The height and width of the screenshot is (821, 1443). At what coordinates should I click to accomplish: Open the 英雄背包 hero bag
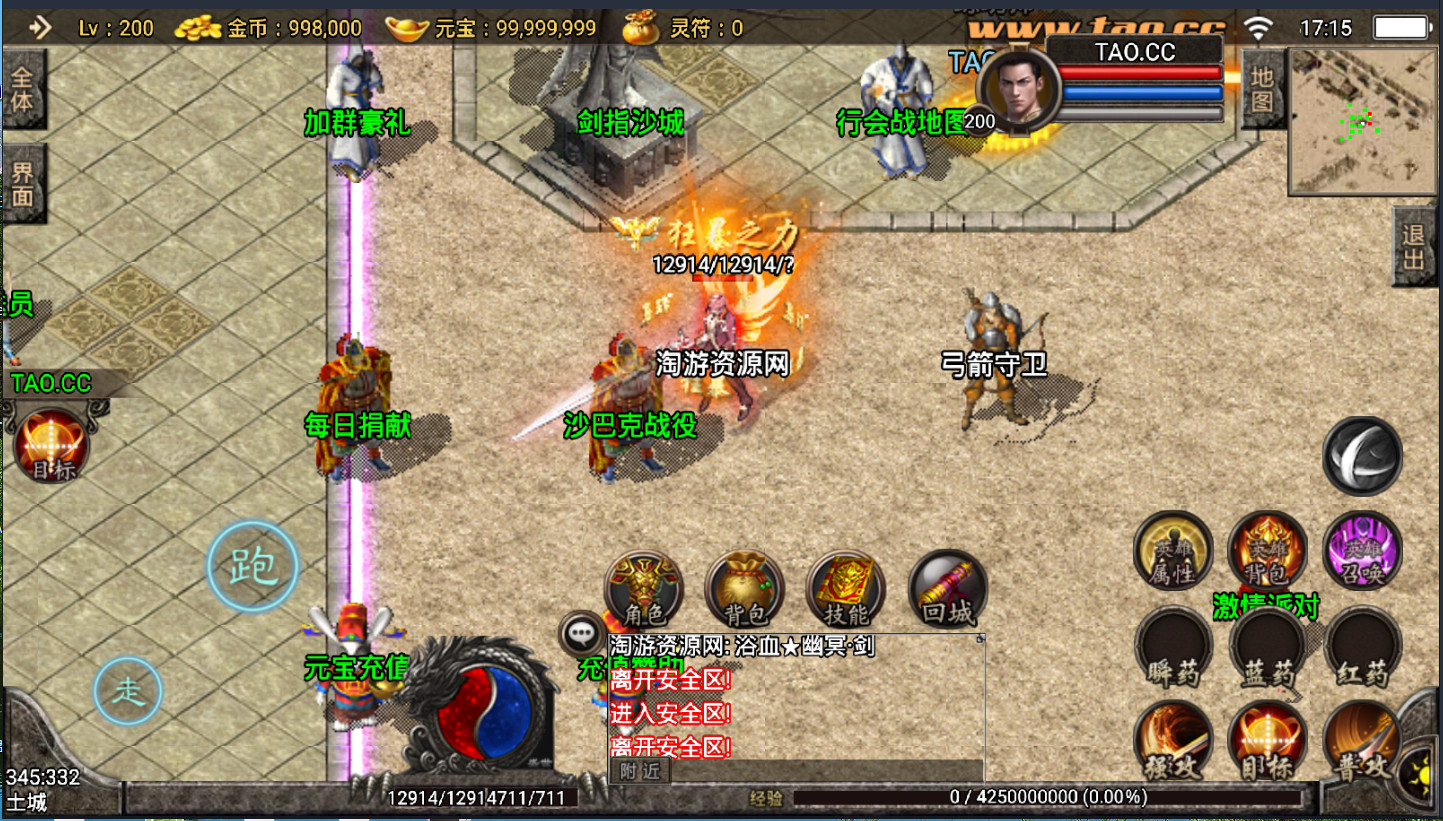pyautogui.click(x=1267, y=551)
